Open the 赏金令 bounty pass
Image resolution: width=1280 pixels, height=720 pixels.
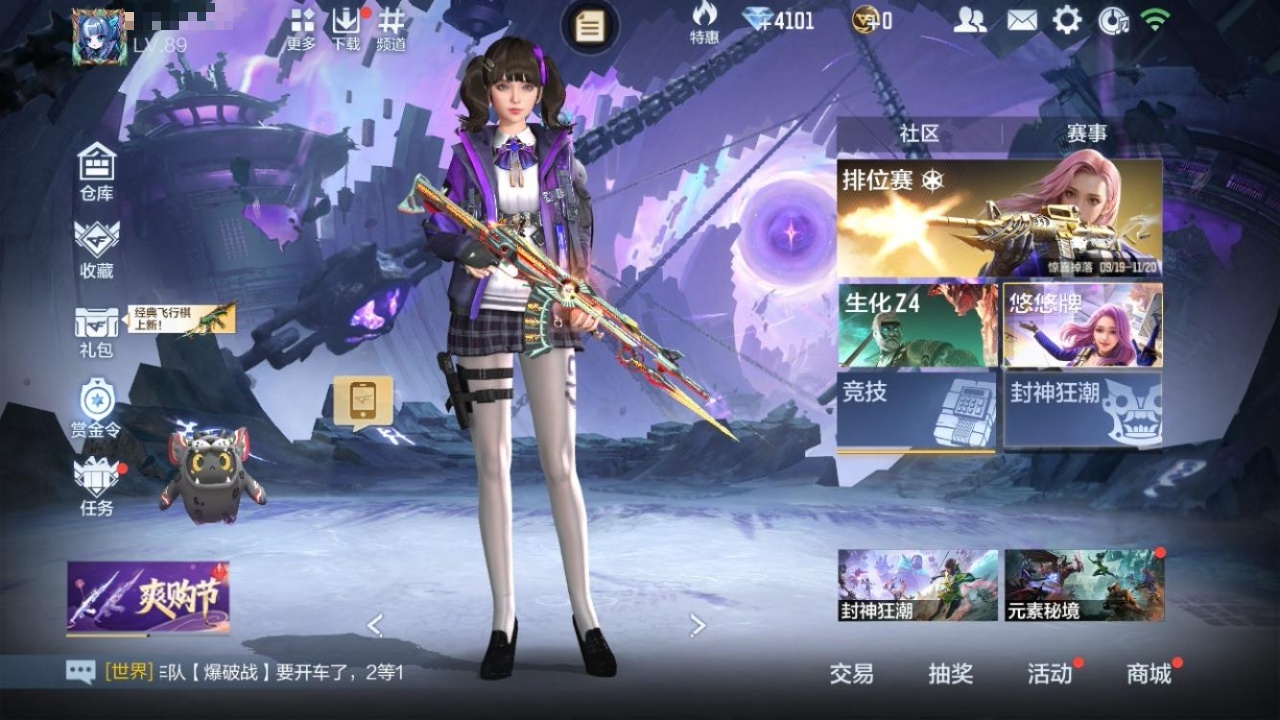[97, 408]
